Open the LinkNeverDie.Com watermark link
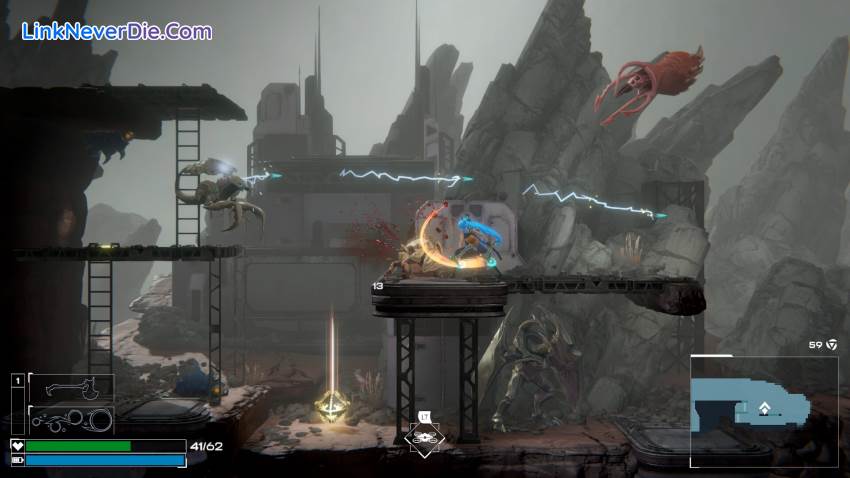The width and height of the screenshot is (850, 478). click(117, 31)
